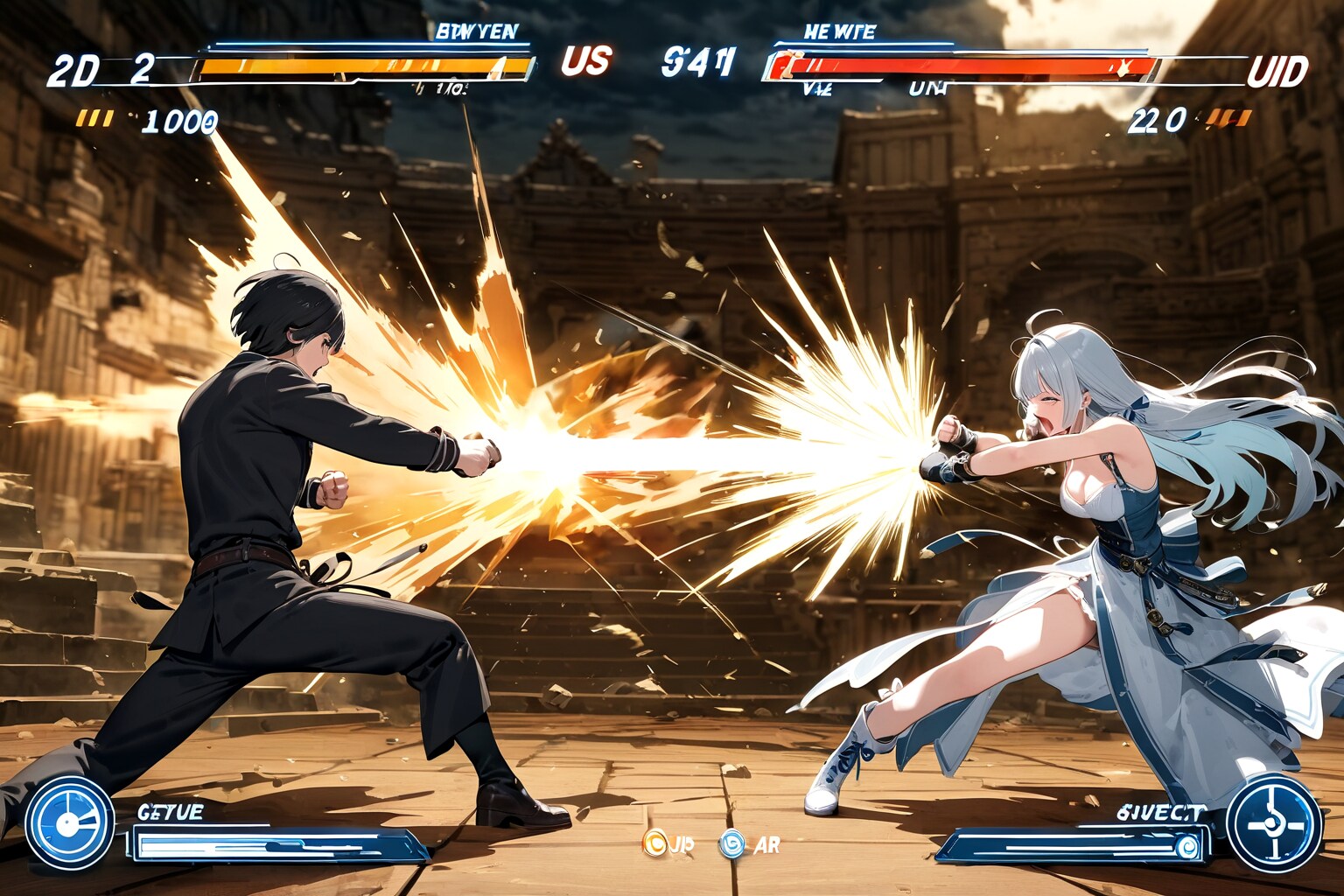This screenshot has height=896, width=1344.
Task: Activate the right crosshair circle emblem
Action: [1273, 823]
